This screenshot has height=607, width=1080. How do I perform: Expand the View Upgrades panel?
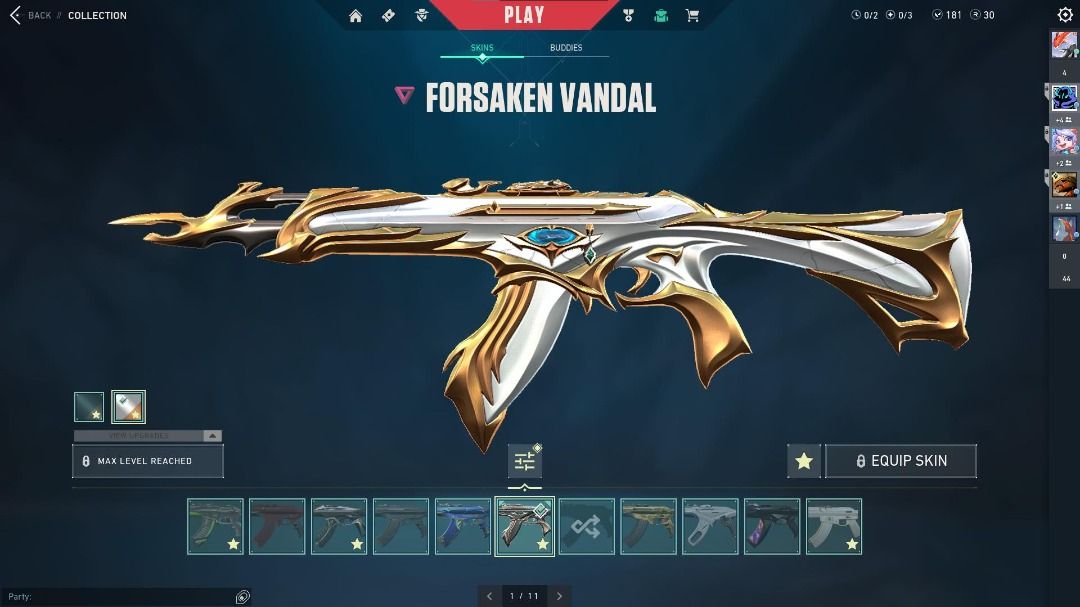tap(148, 436)
